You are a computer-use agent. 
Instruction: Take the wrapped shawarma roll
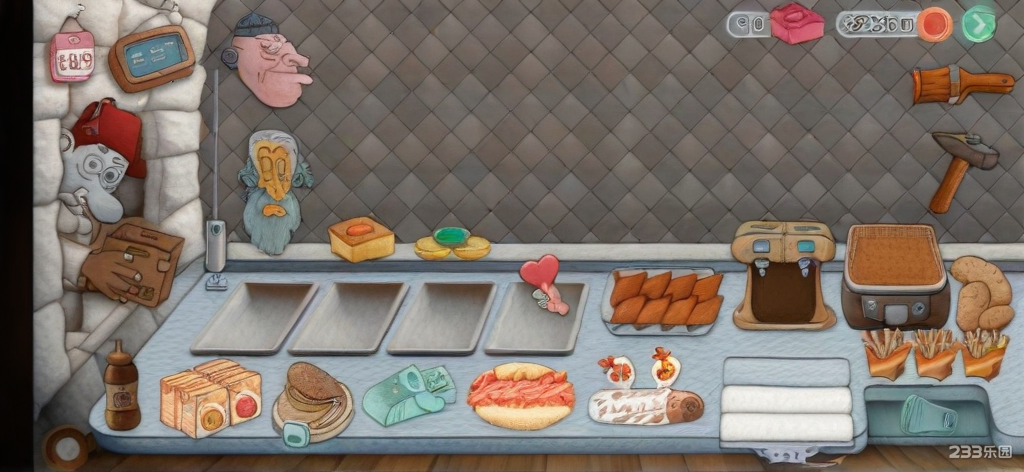(645, 404)
